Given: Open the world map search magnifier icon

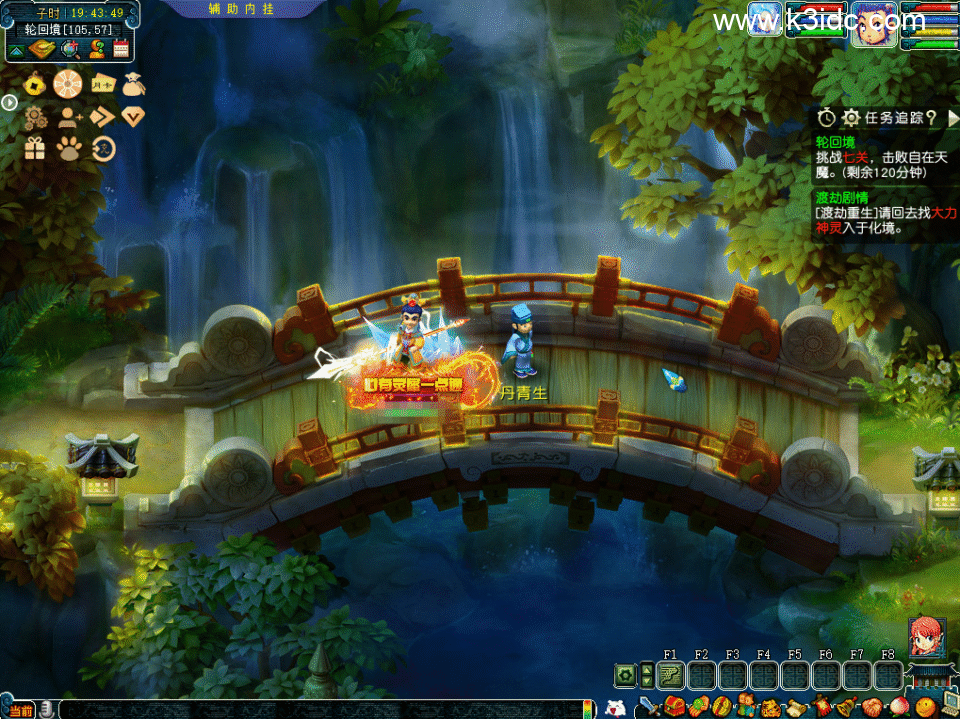Looking at the screenshot, I should 68,49.
